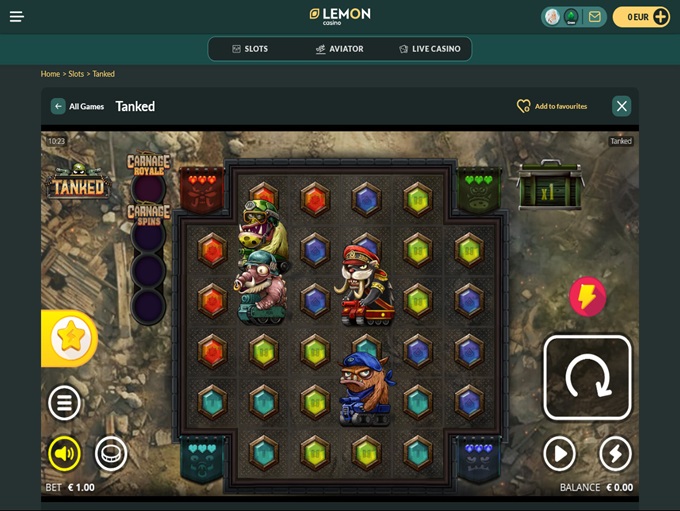Open the game hamburger menu
Screen dimensions: 680x511
click(x=65, y=403)
